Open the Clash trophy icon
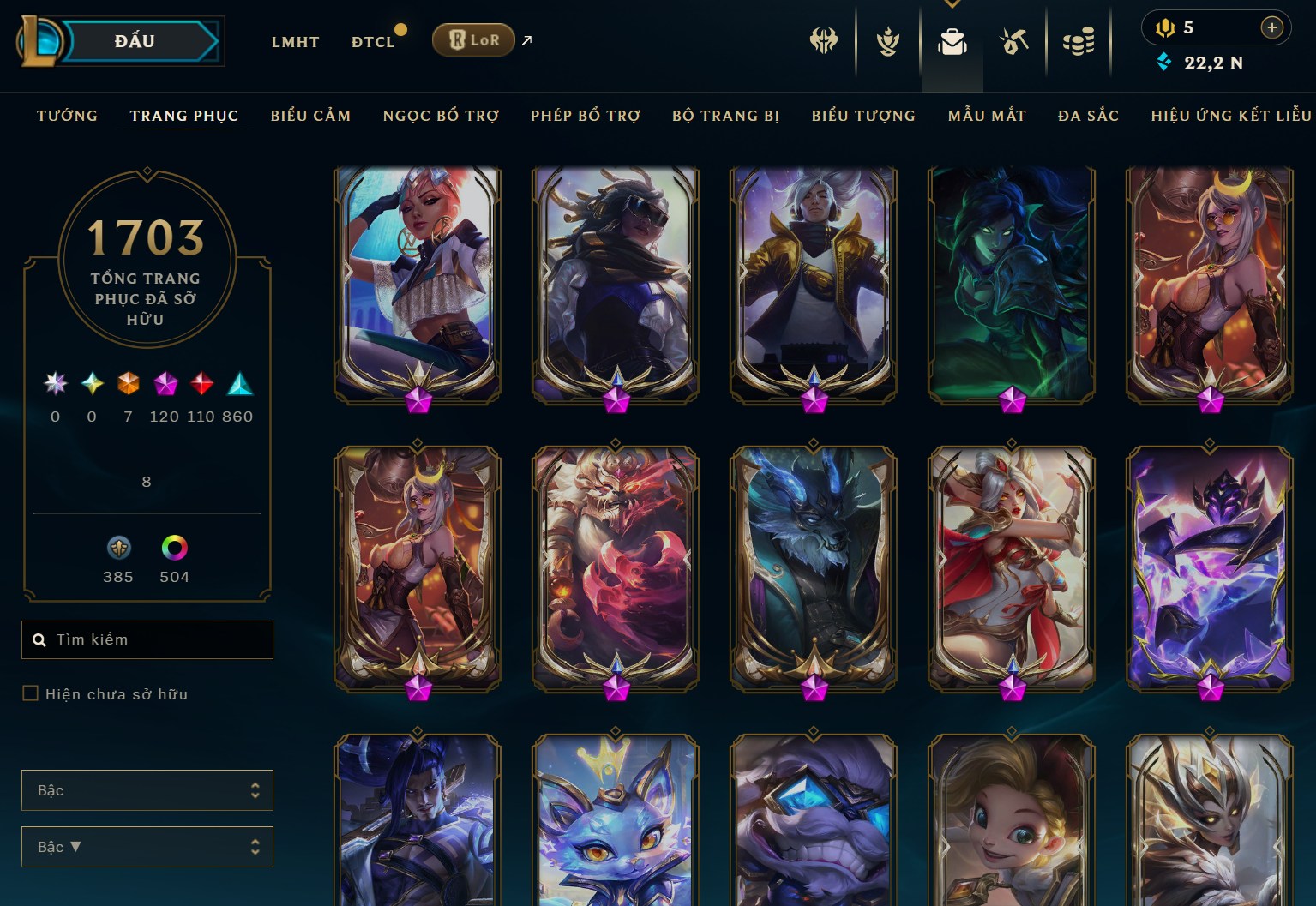 [x=887, y=40]
